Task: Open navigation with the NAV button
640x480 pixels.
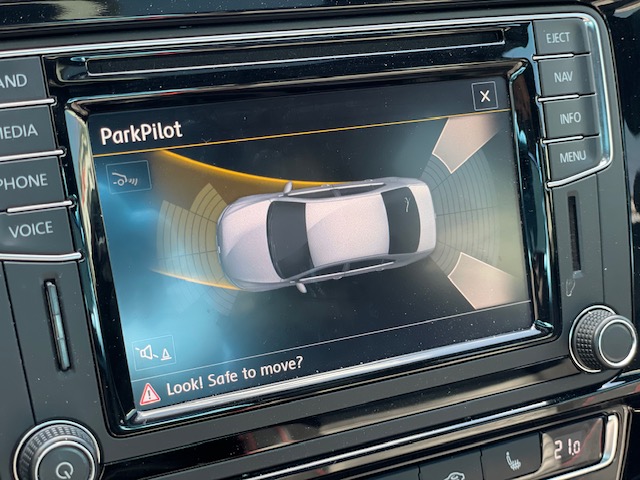Action: (x=565, y=76)
